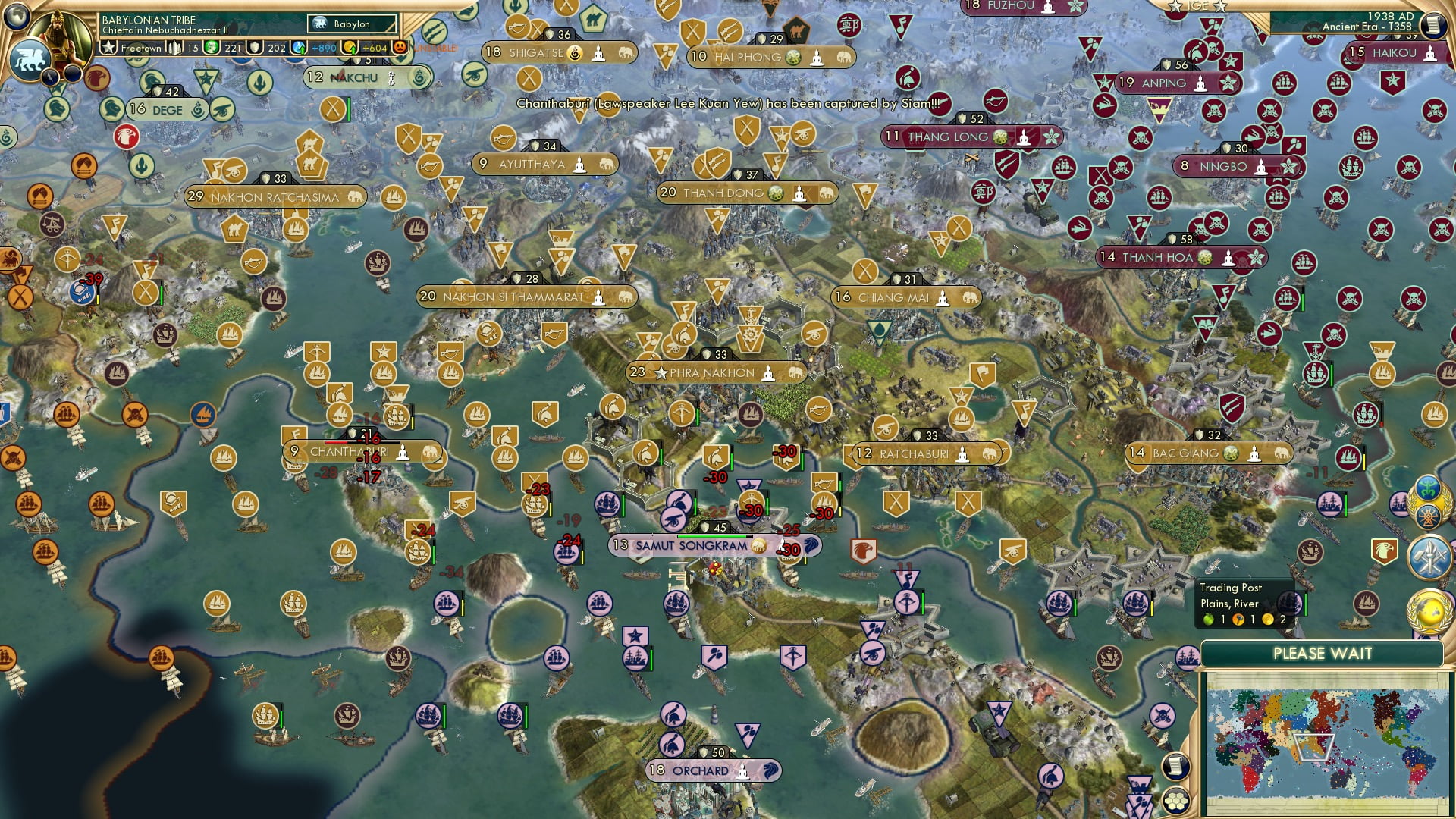Open the Babylon civilization selector box

pyautogui.click(x=350, y=24)
